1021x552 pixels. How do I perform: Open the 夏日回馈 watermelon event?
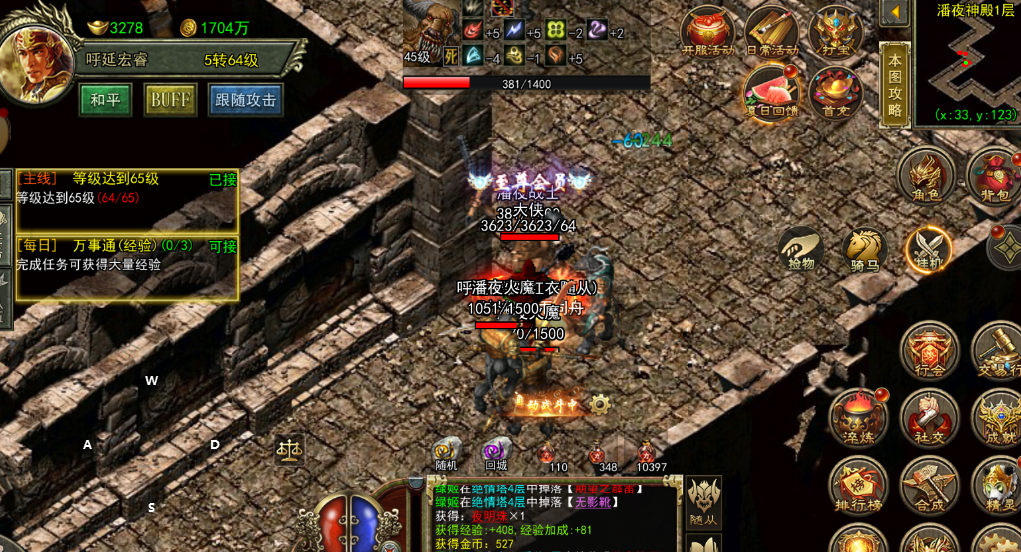click(x=771, y=92)
